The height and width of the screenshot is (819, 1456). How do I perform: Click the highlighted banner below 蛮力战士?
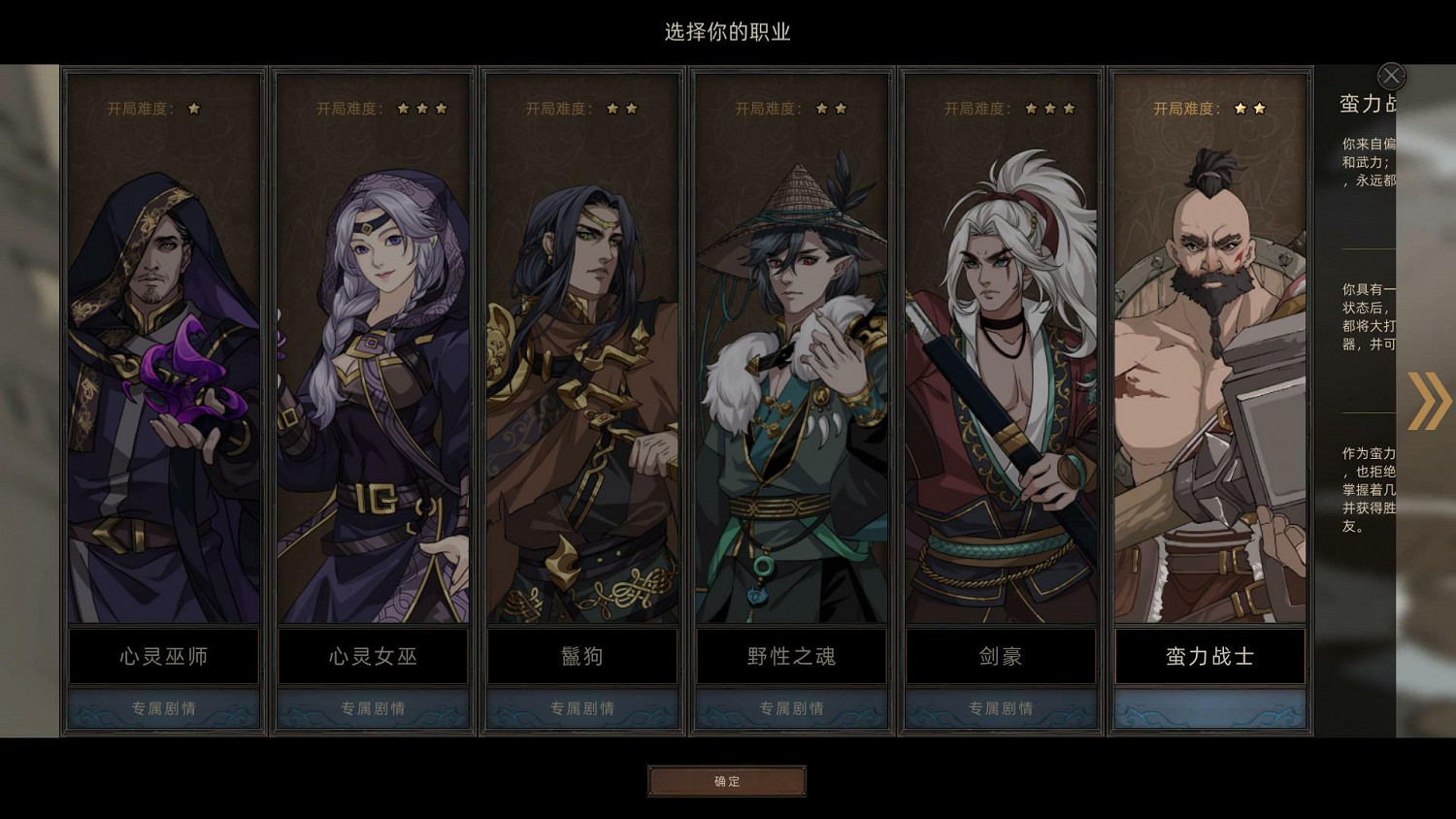point(1208,708)
